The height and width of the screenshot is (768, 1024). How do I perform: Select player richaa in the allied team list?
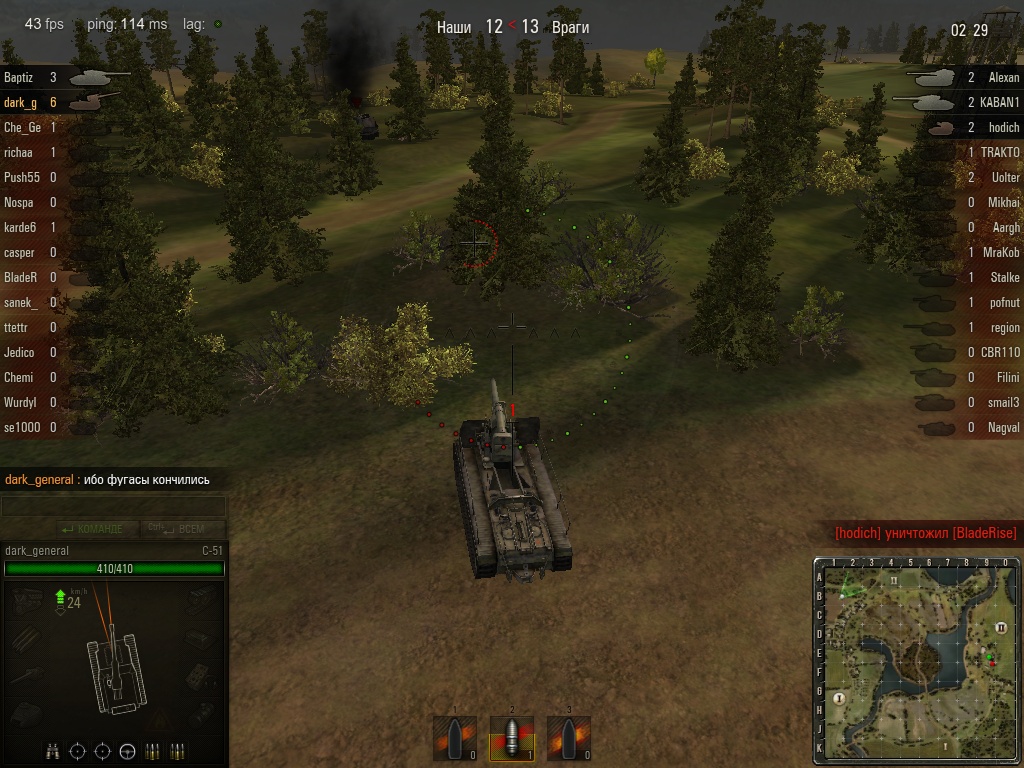click(x=20, y=152)
